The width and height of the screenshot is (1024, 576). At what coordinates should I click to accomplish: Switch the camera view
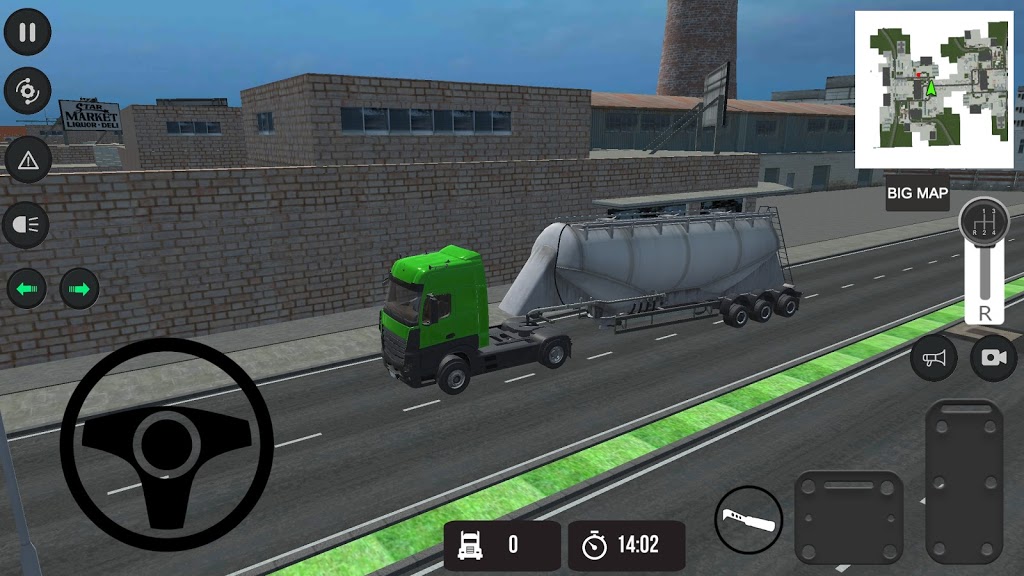[993, 358]
